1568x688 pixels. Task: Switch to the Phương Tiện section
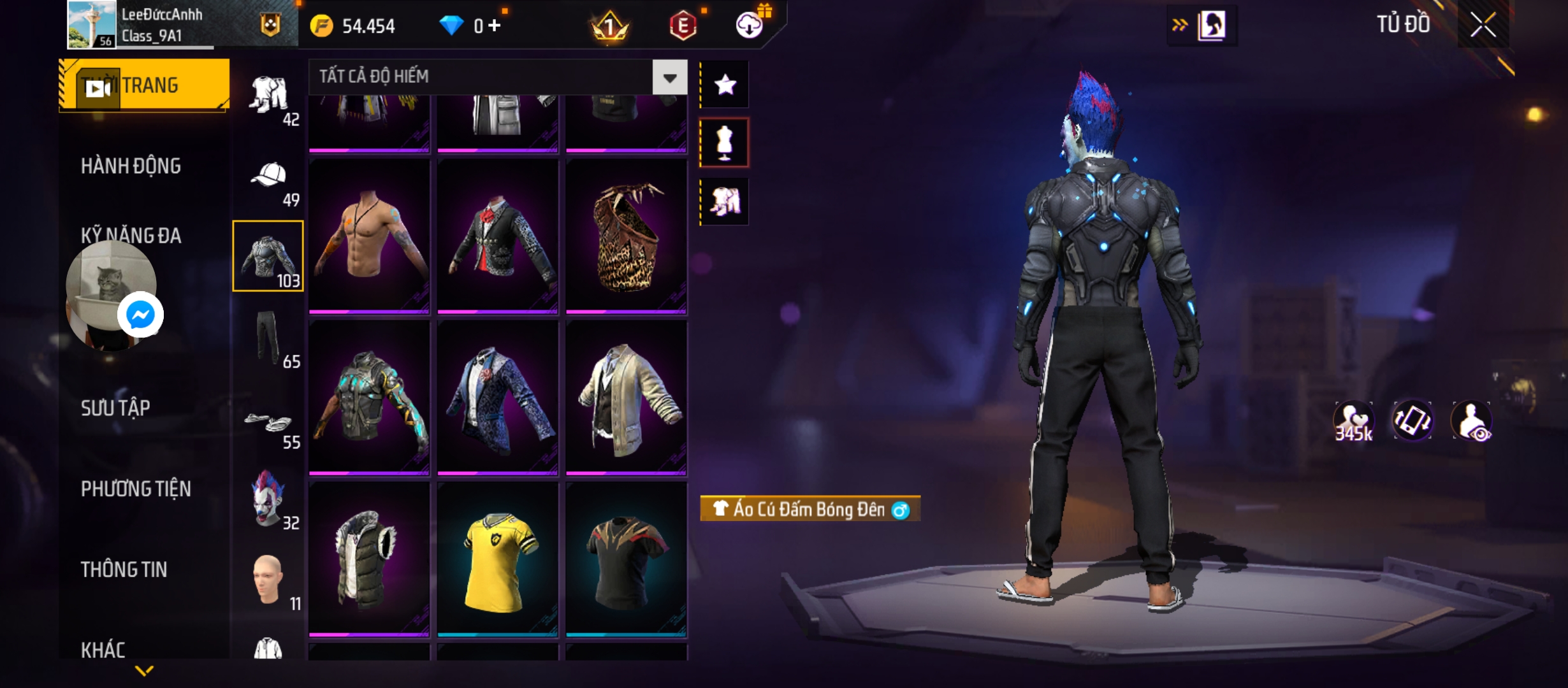pyautogui.click(x=136, y=489)
